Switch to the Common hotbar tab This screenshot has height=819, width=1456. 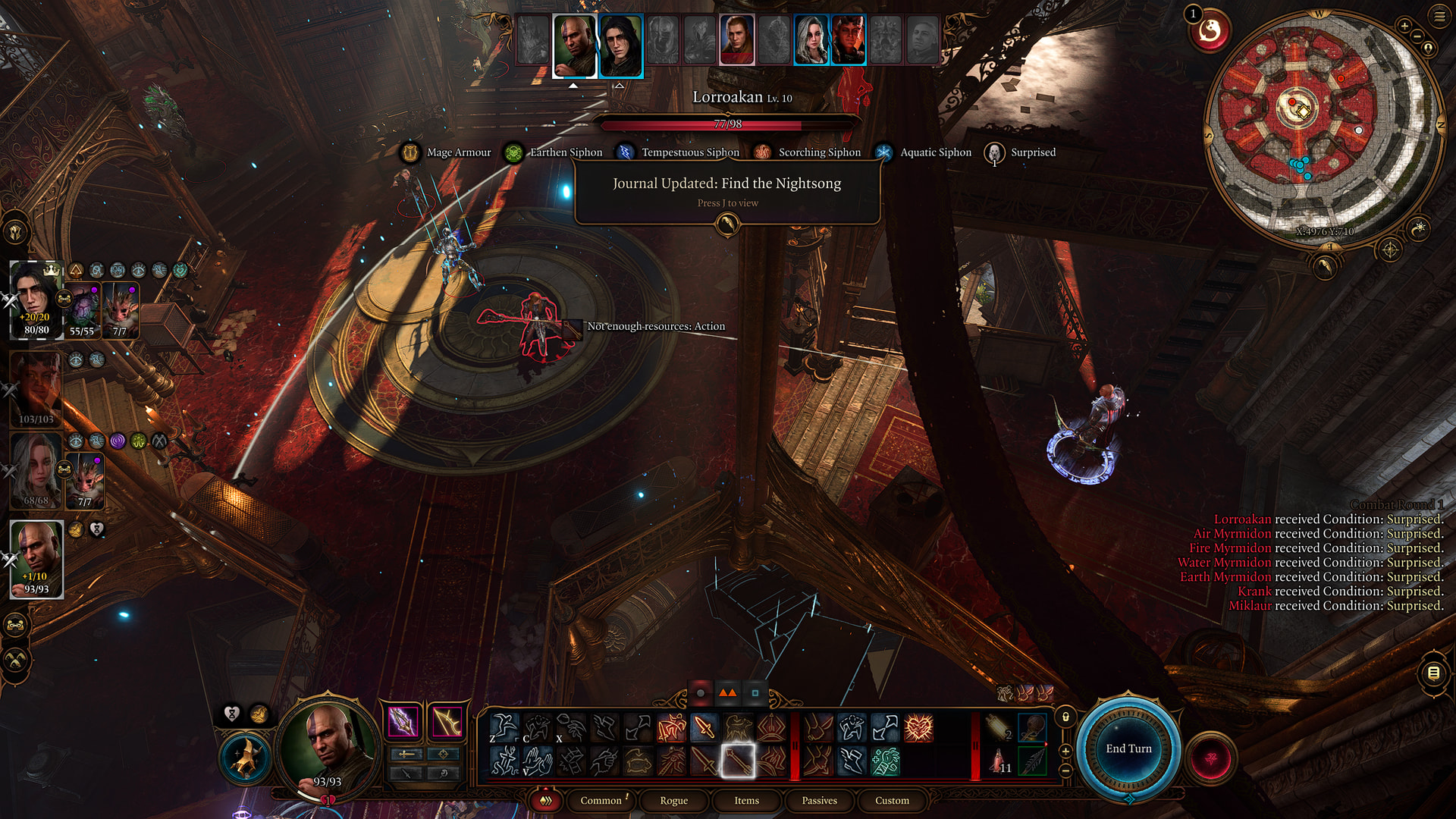coord(601,800)
